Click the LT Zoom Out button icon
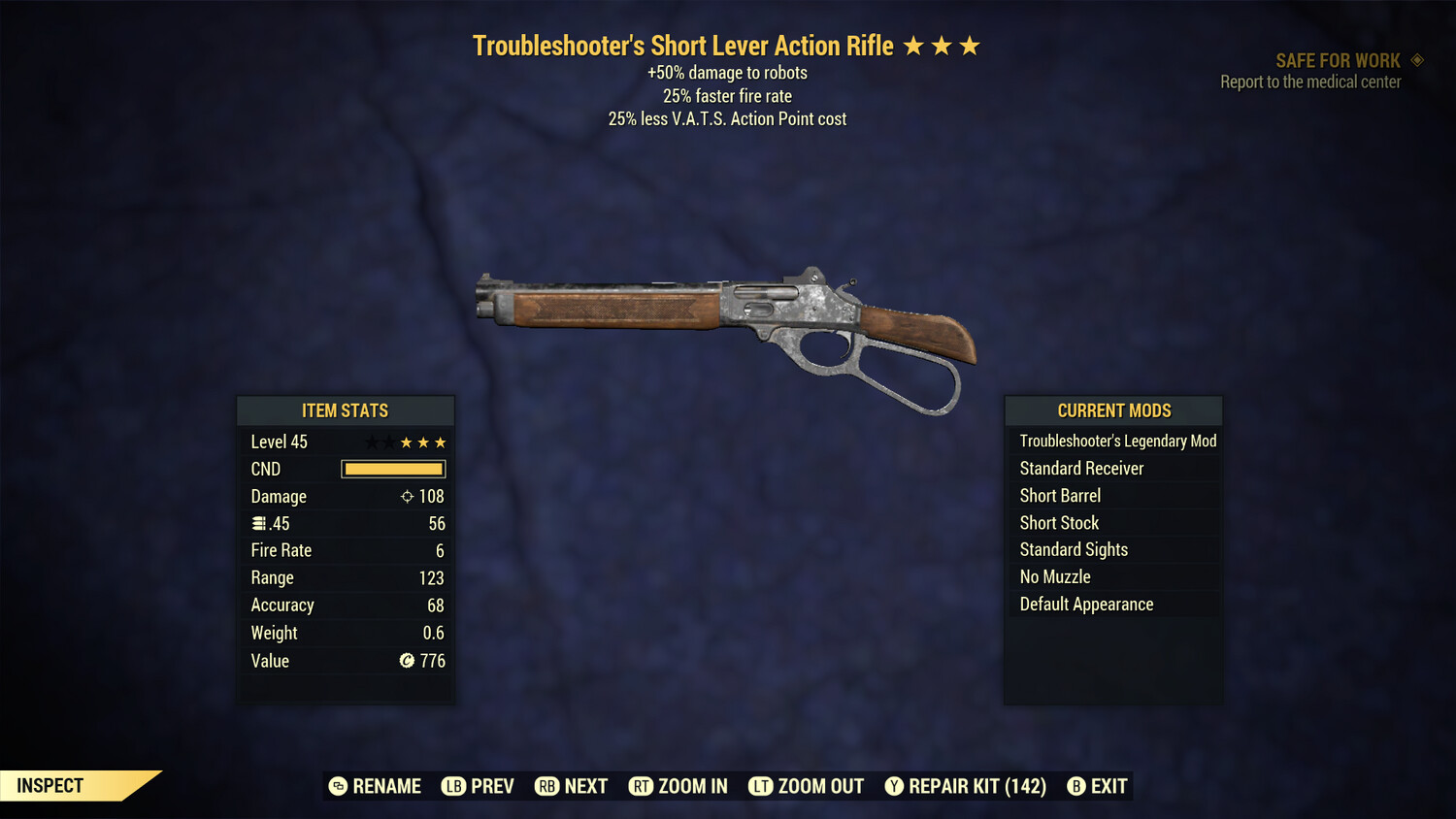 (x=762, y=786)
